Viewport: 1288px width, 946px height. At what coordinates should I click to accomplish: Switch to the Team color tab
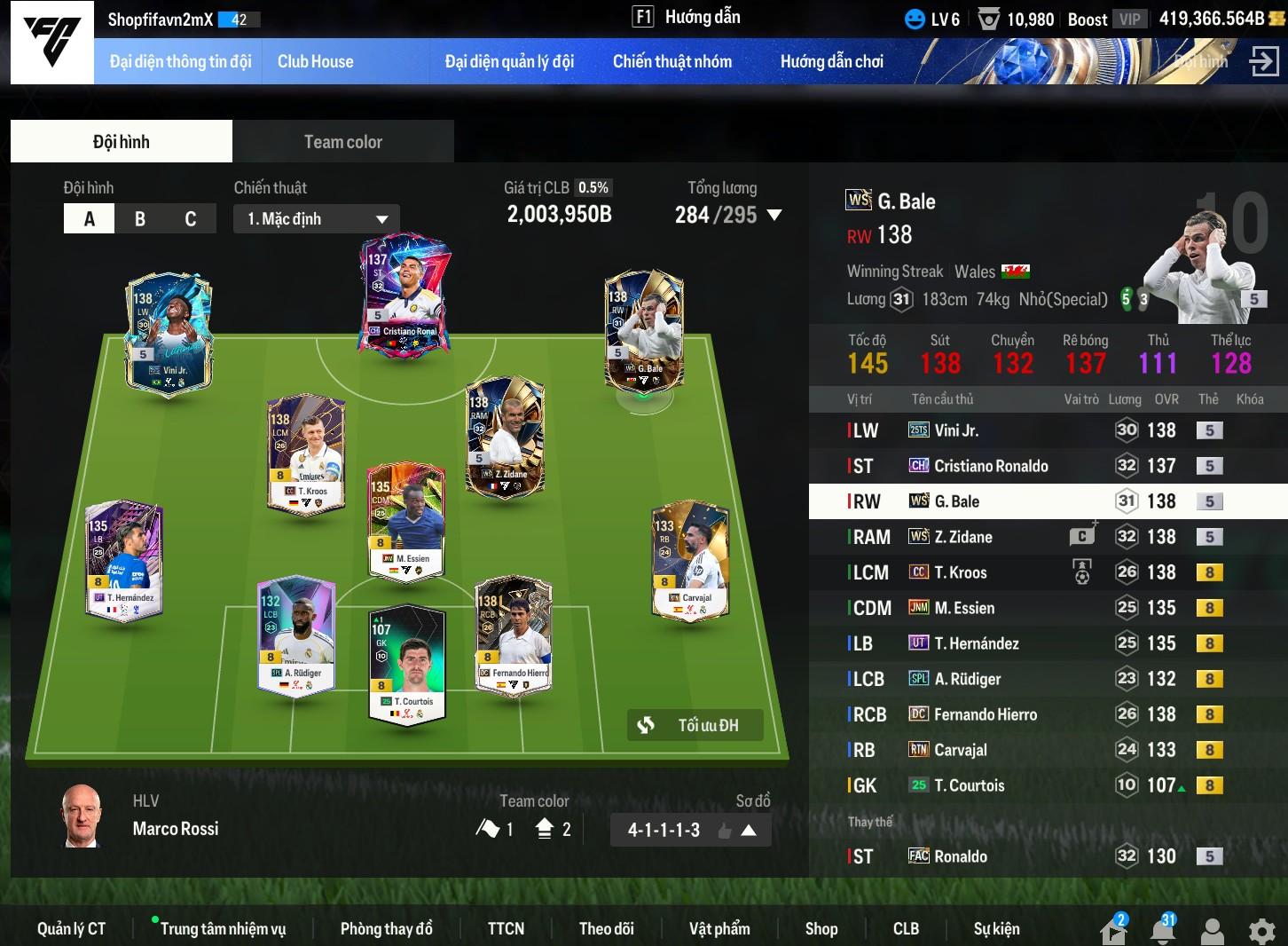342,142
